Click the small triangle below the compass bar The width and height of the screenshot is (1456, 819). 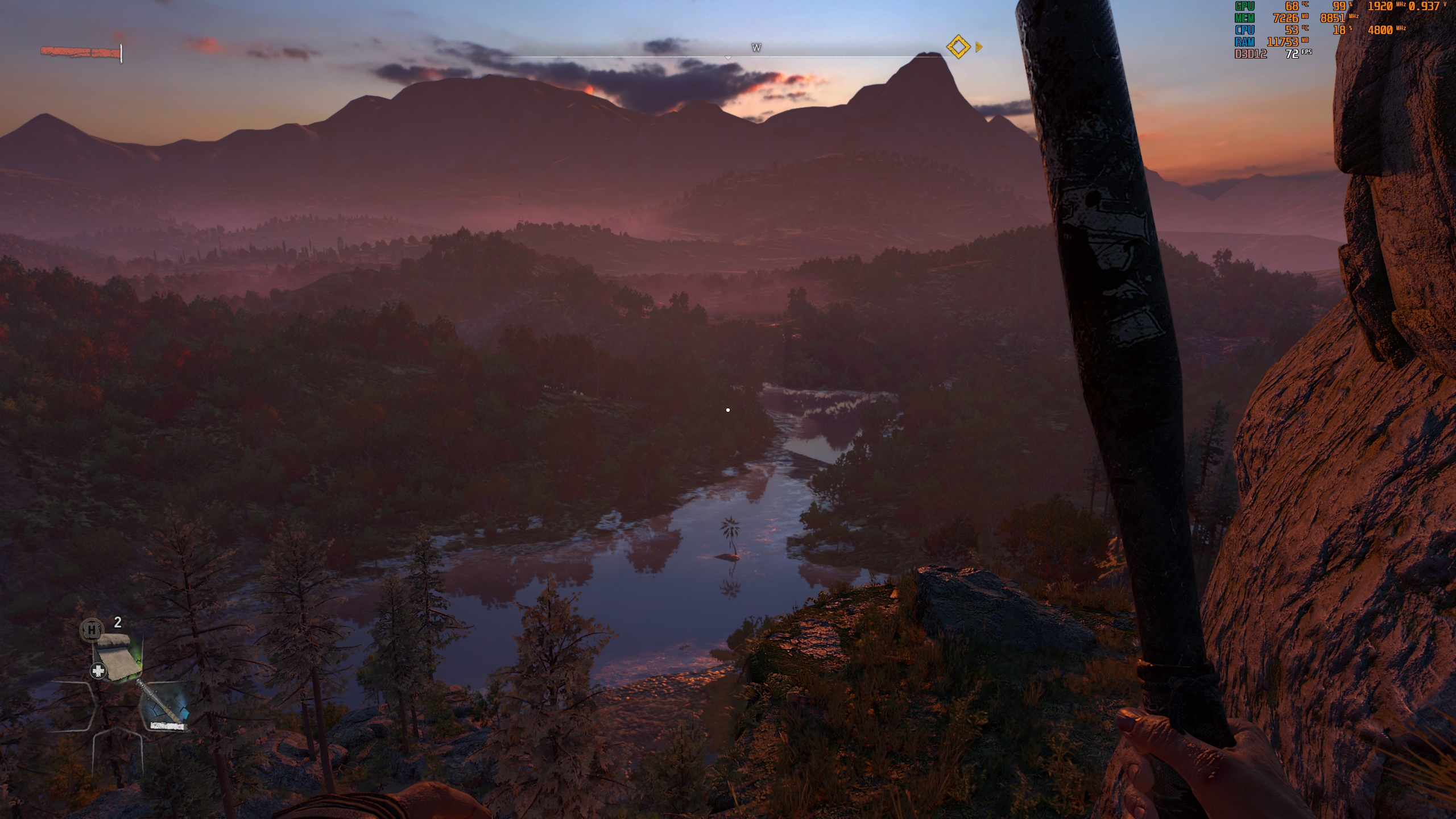(x=727, y=57)
